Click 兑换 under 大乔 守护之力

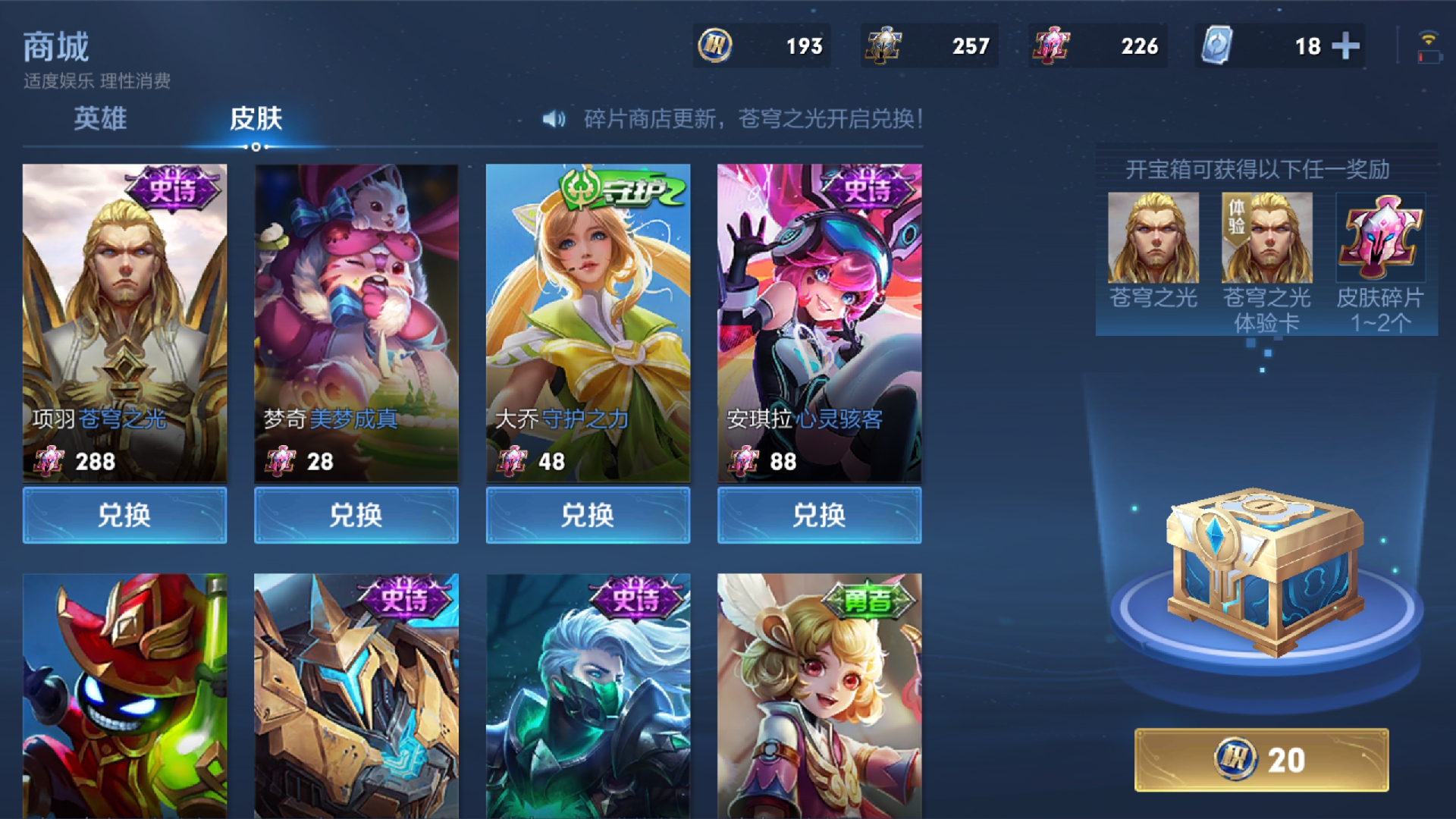[x=588, y=516]
